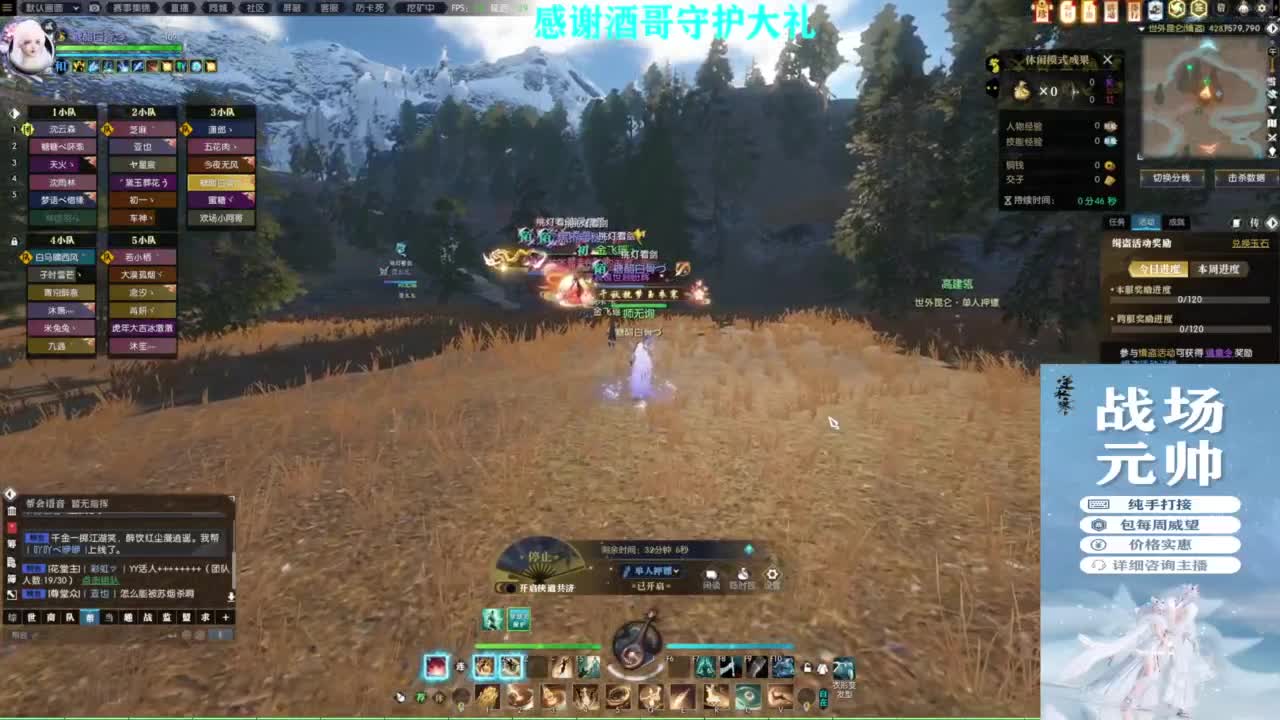Screen dimensions: 1280x720
Task: Click the lock icon on 4小队 header
Action: pyautogui.click(x=13, y=240)
